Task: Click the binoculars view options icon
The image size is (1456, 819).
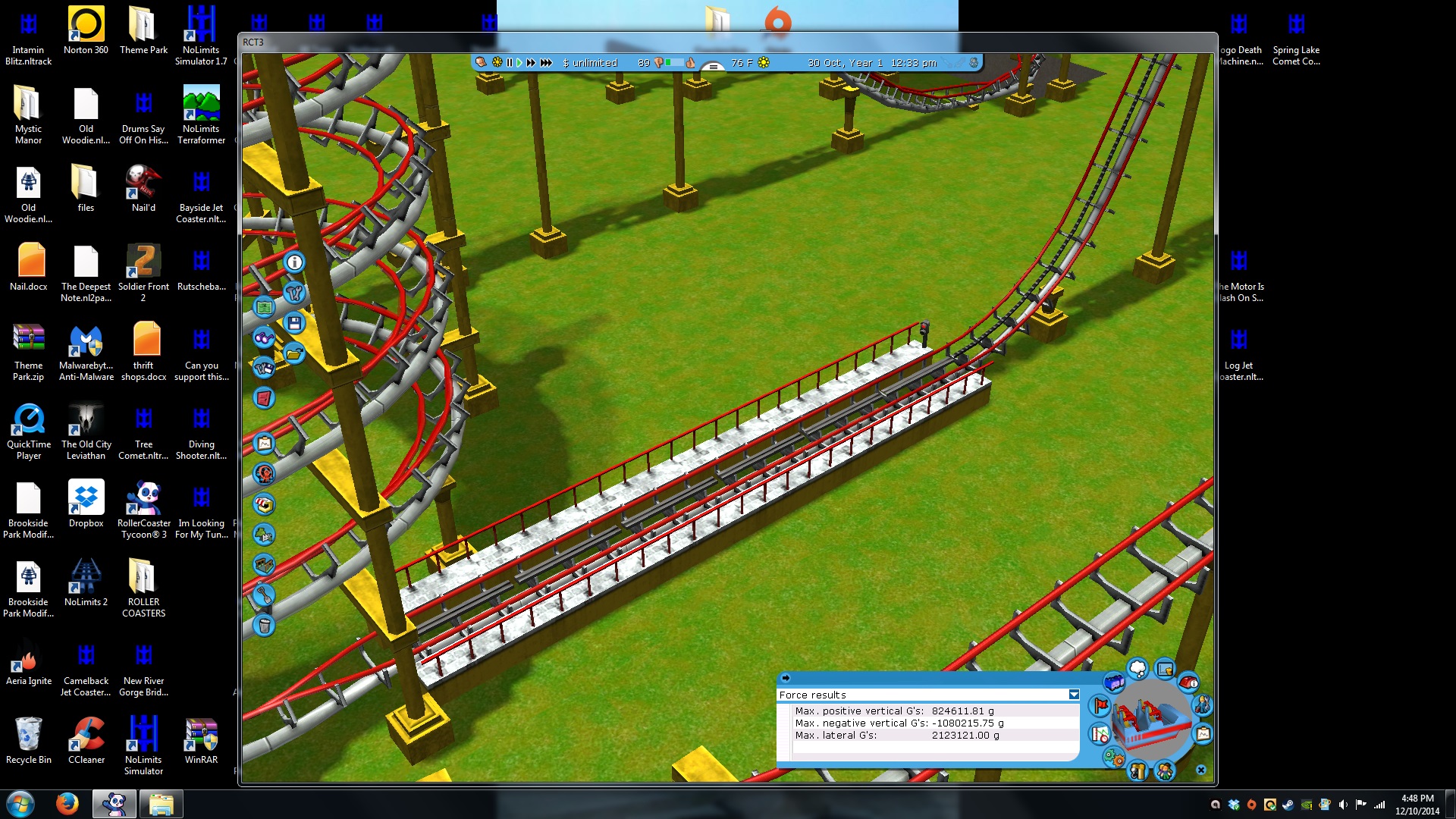Action: point(264,338)
